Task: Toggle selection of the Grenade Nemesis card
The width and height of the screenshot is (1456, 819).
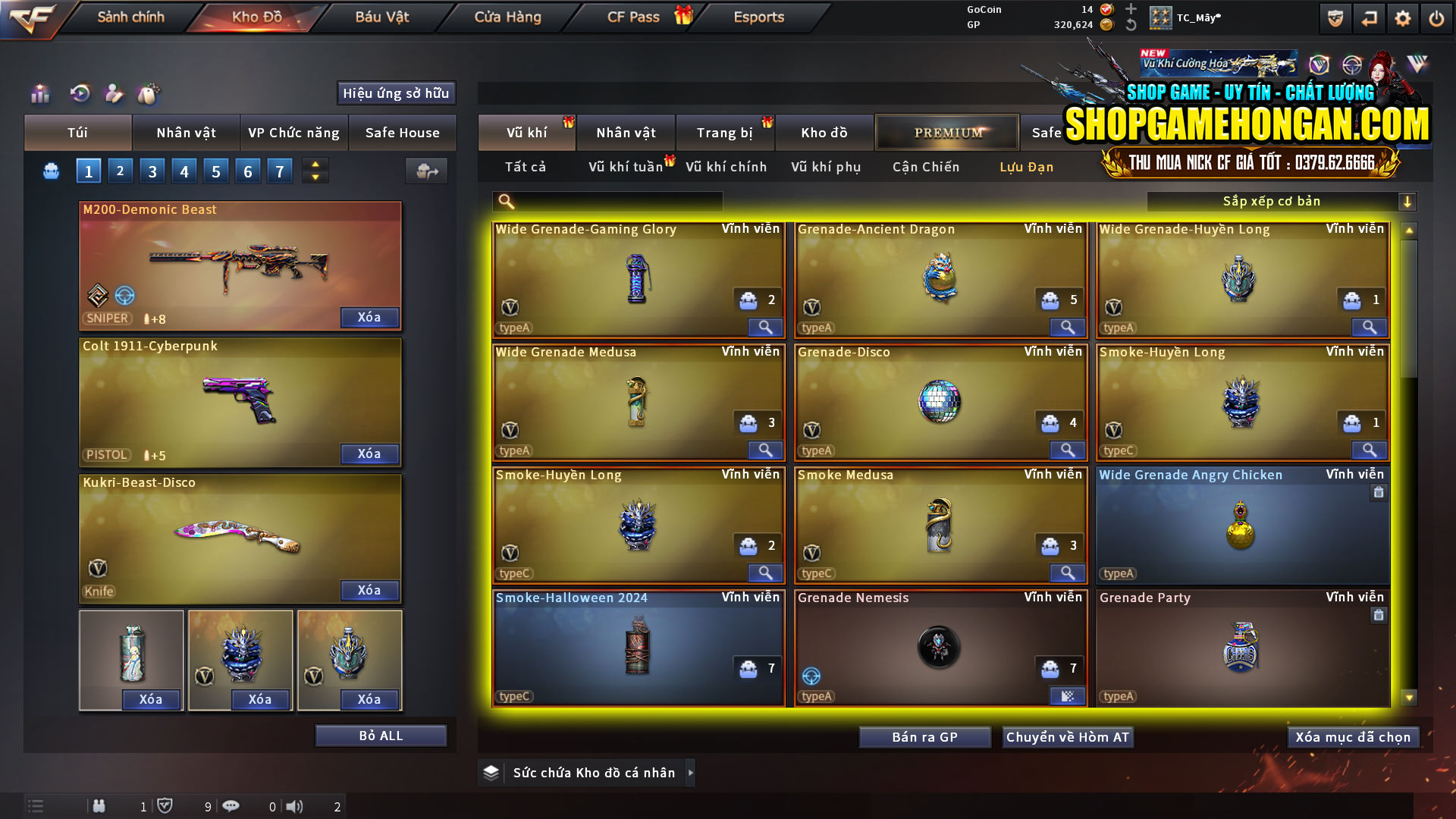Action: pyautogui.click(x=940, y=648)
